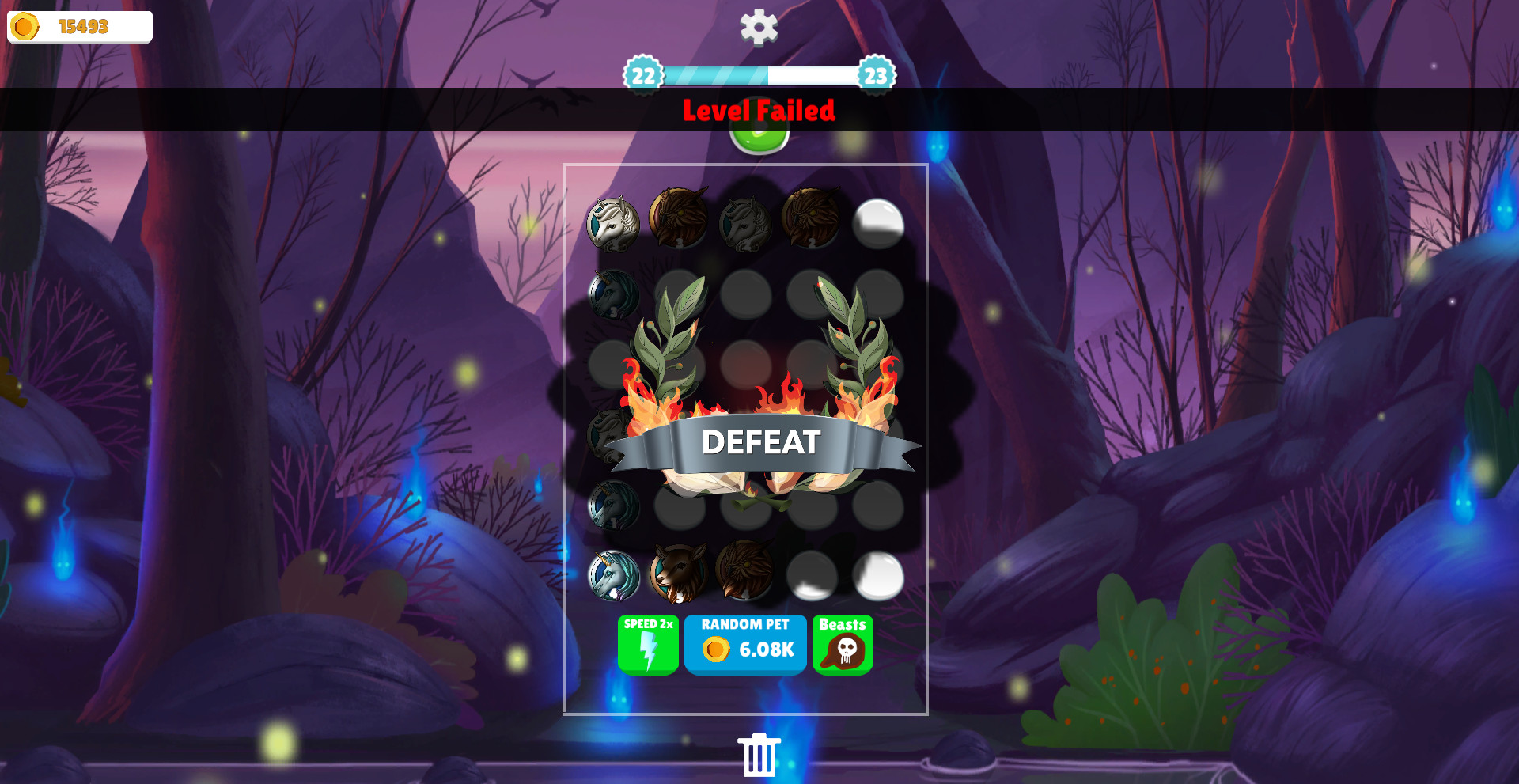Viewport: 1519px width, 784px height.
Task: Select the white bubble slot in the top-right corner
Action: 878,225
